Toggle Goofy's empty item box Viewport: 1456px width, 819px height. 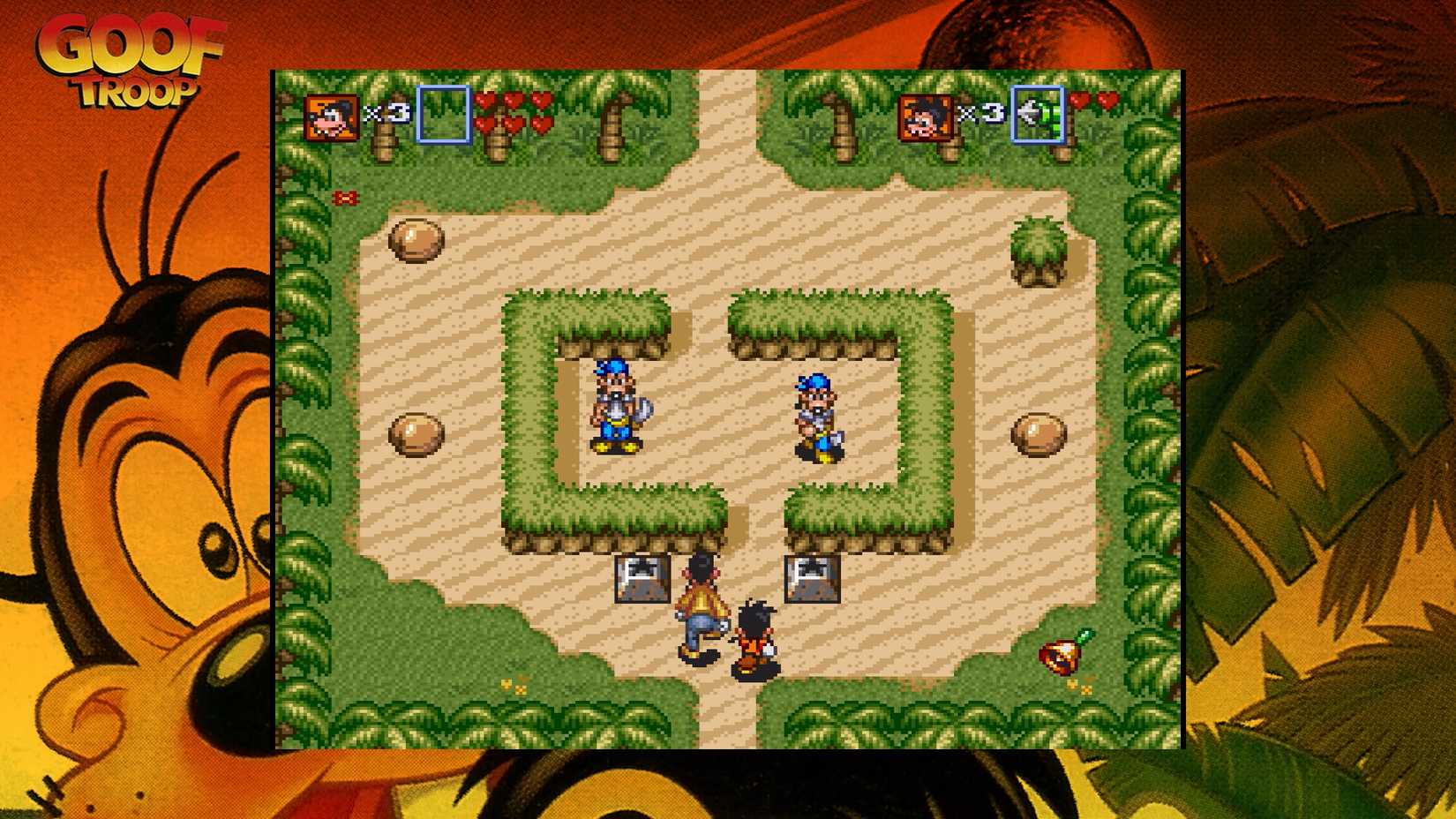[440, 116]
